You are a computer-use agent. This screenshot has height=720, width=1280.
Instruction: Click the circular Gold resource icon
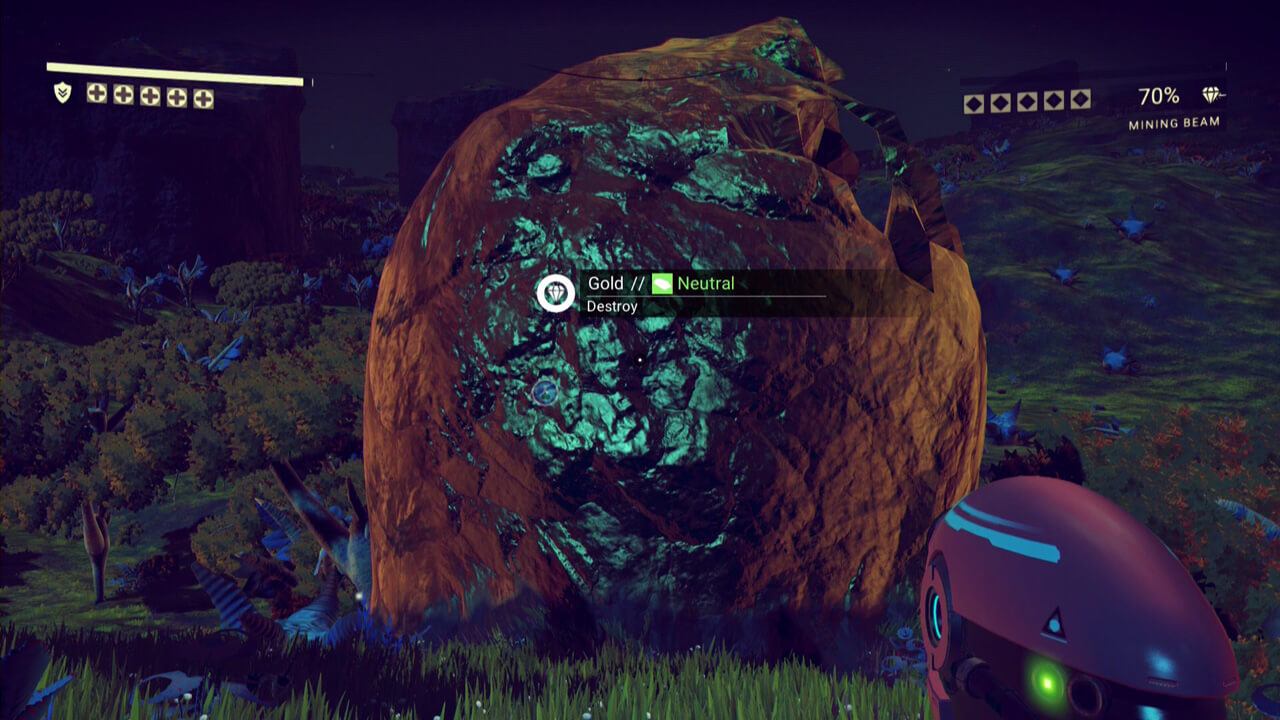554,293
